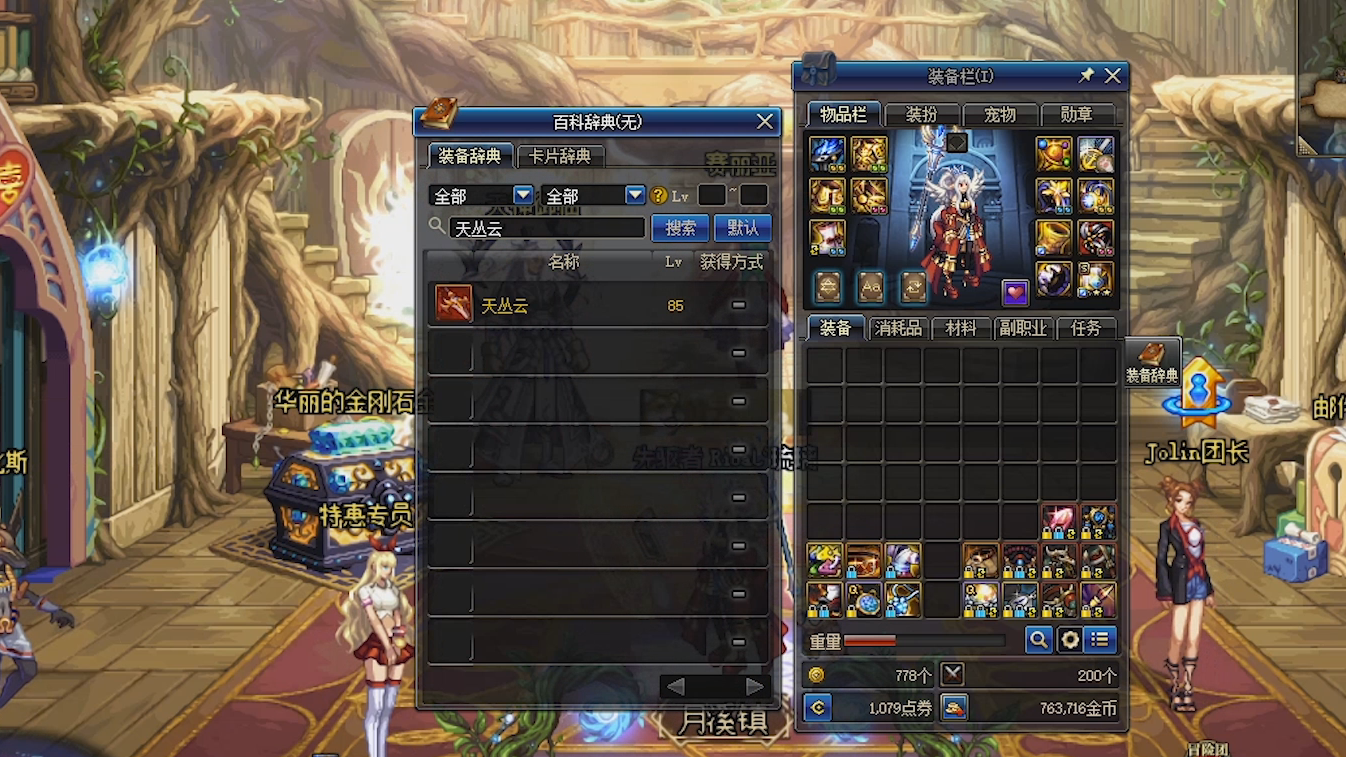The height and width of the screenshot is (757, 1346).
Task: Select the 天丛云 result row
Action: coord(597,305)
